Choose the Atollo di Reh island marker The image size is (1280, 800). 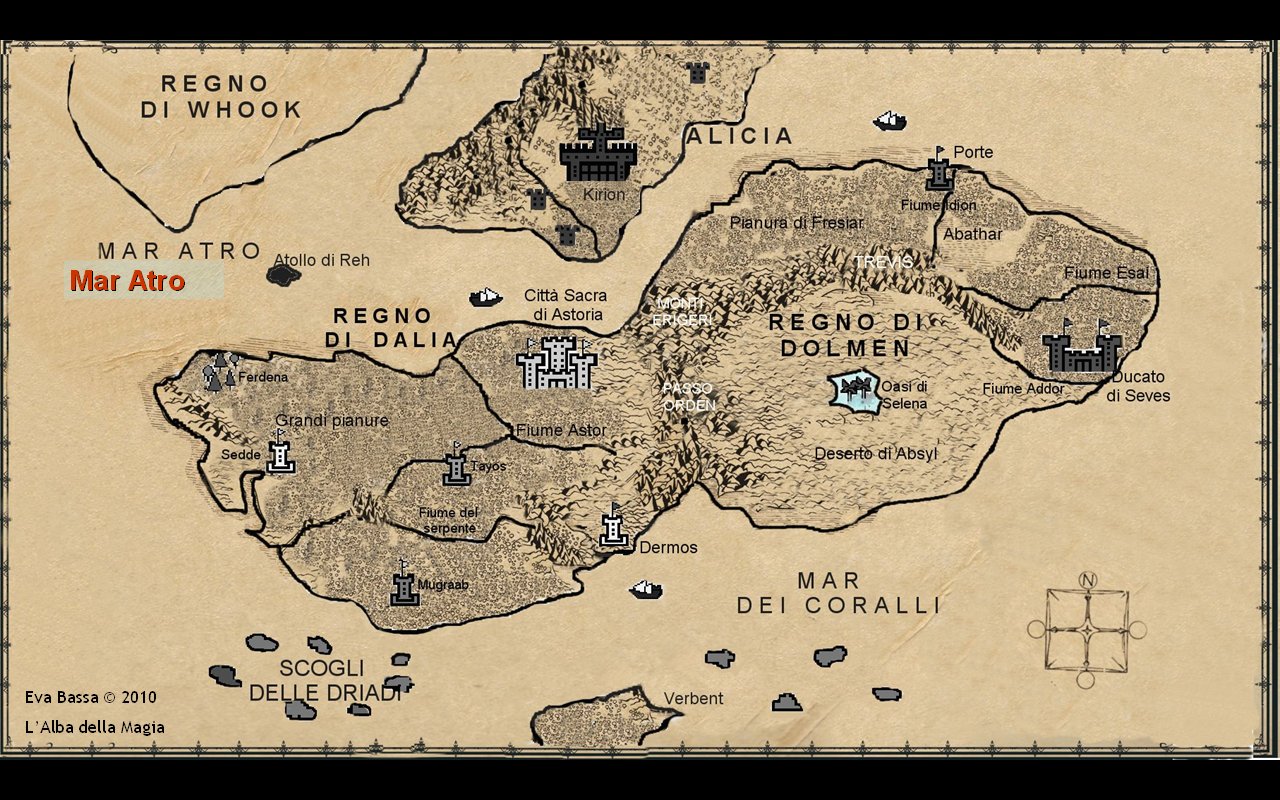283,275
